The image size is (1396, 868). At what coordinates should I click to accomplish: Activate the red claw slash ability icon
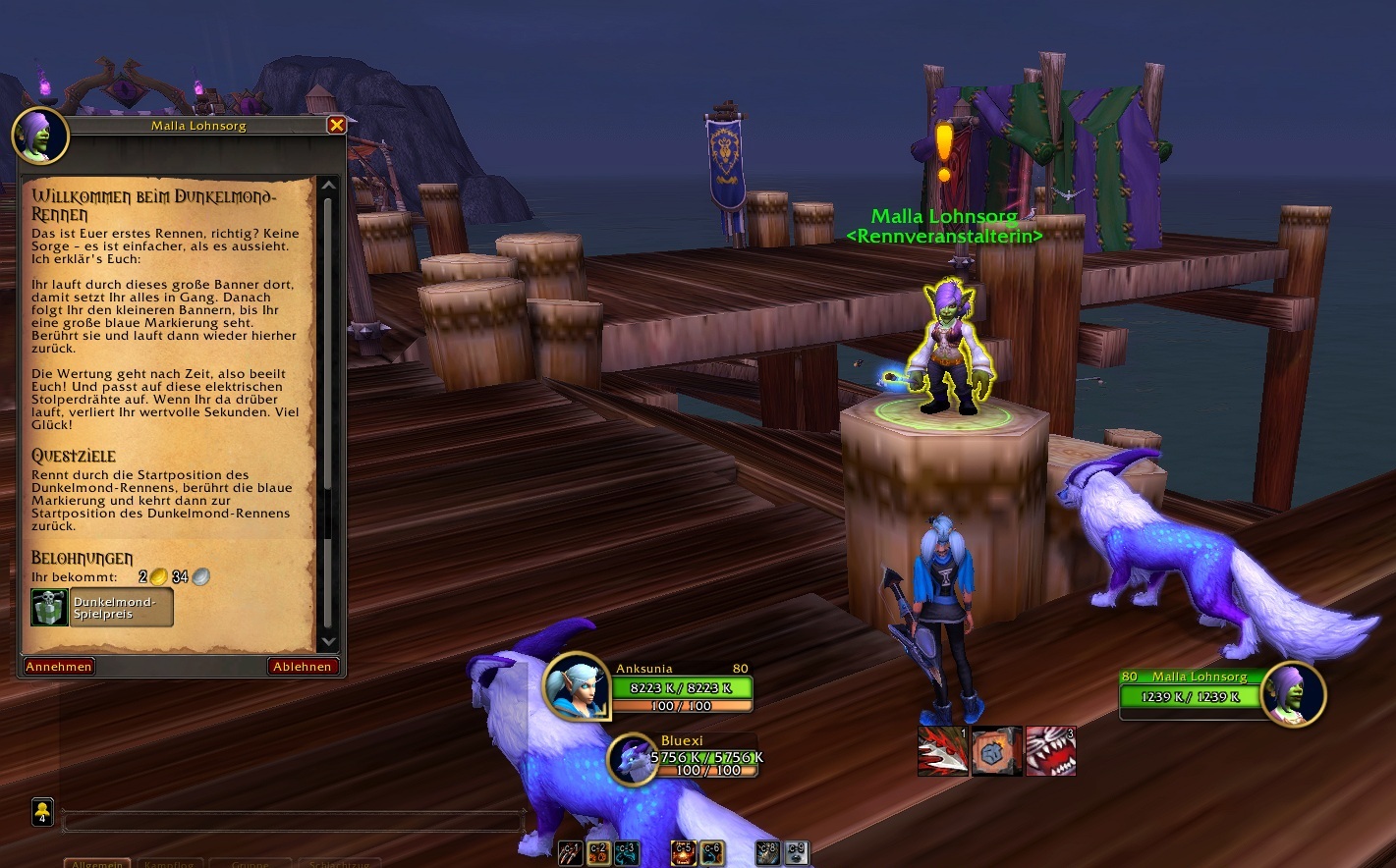pos(942,751)
